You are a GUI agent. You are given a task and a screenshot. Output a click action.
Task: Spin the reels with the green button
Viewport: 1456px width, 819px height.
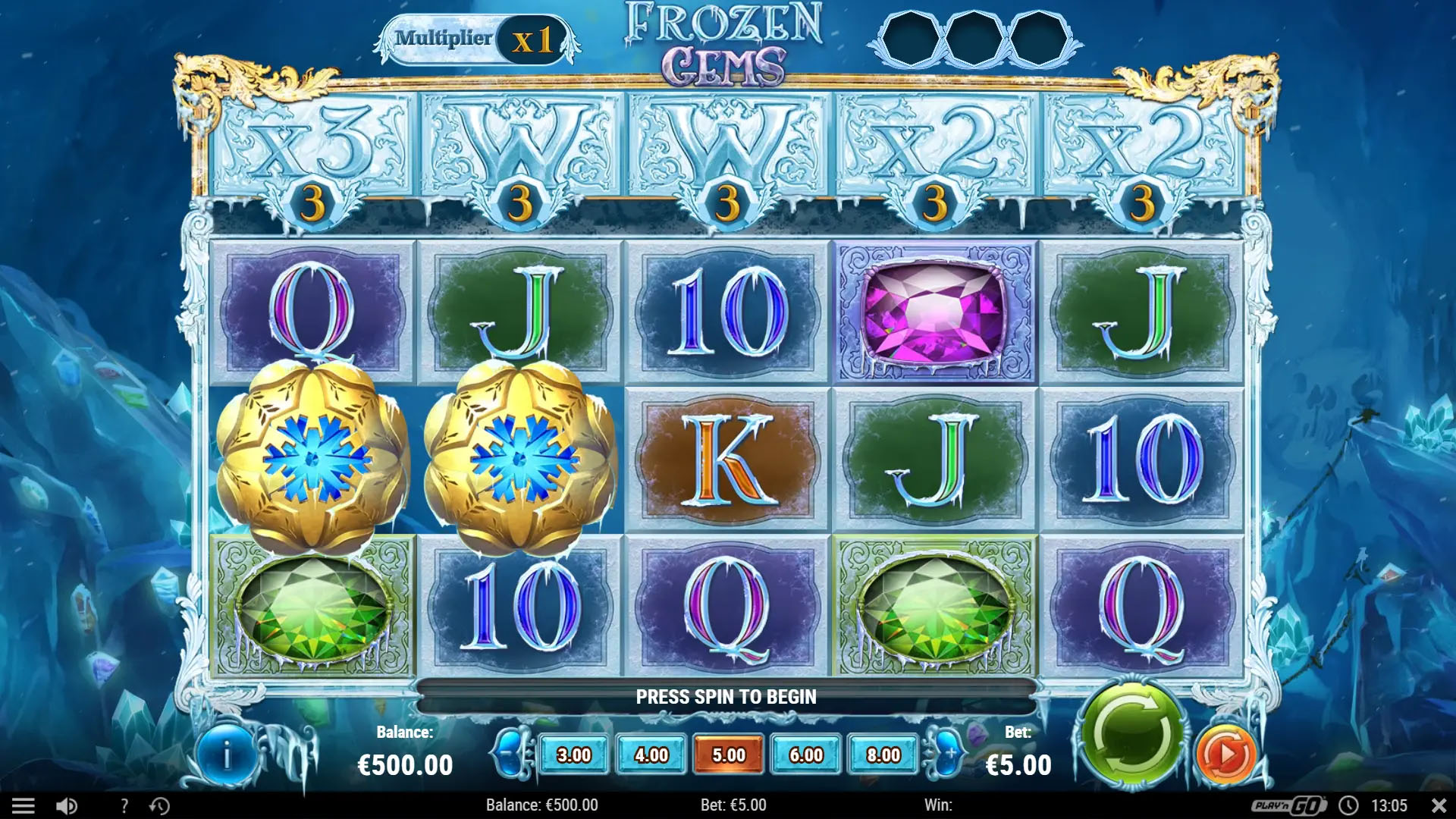tap(1131, 735)
